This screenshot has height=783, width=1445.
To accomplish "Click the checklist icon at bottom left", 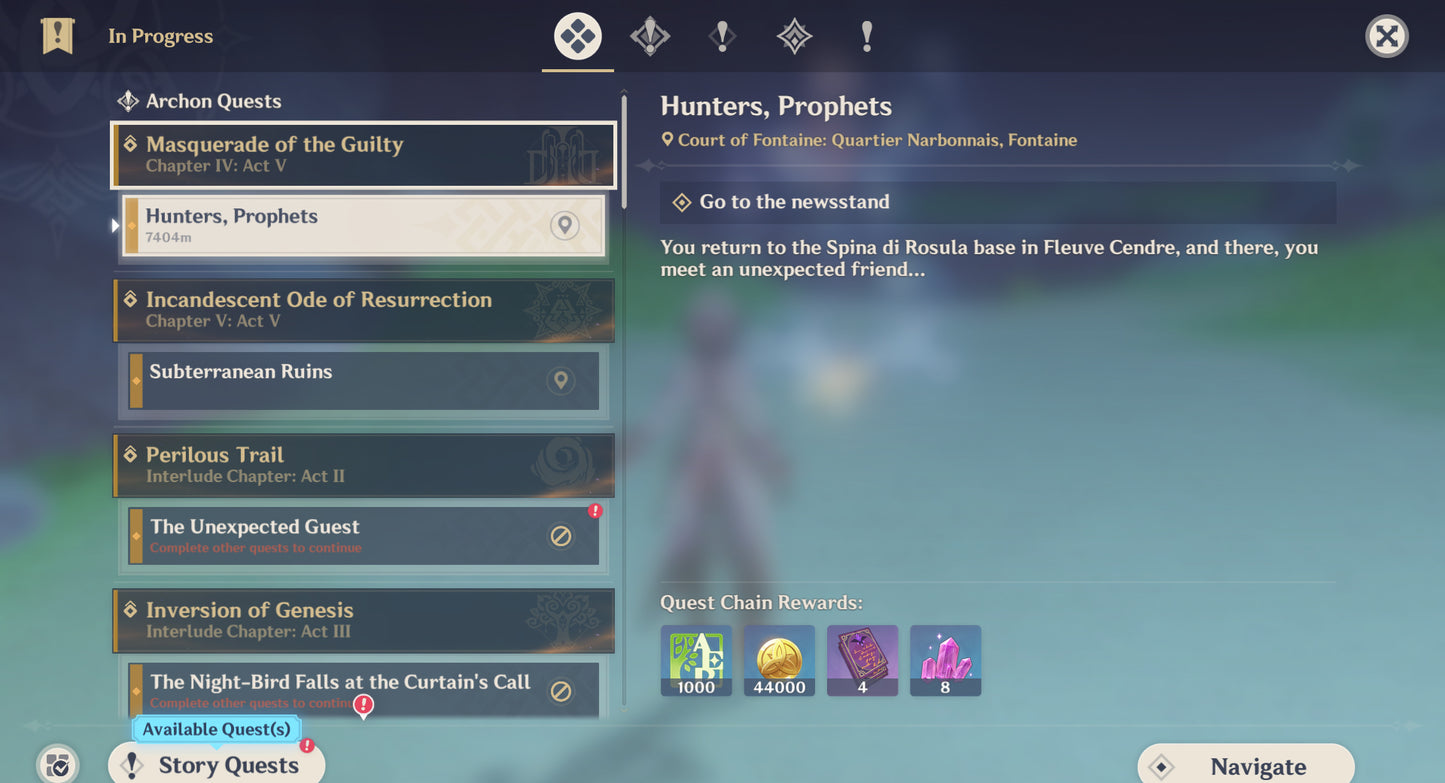I will point(58,765).
